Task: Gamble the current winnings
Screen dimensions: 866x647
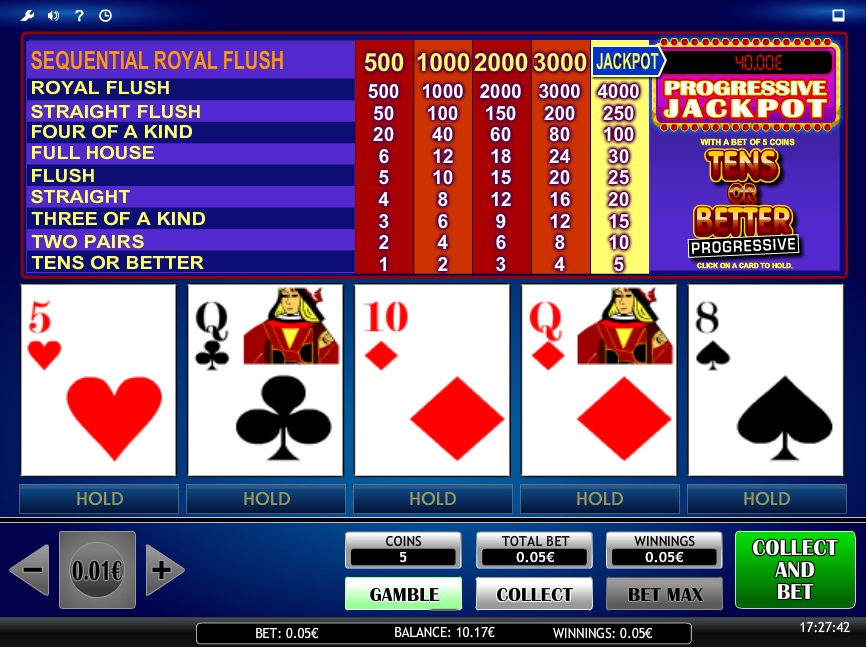Action: 403,594
